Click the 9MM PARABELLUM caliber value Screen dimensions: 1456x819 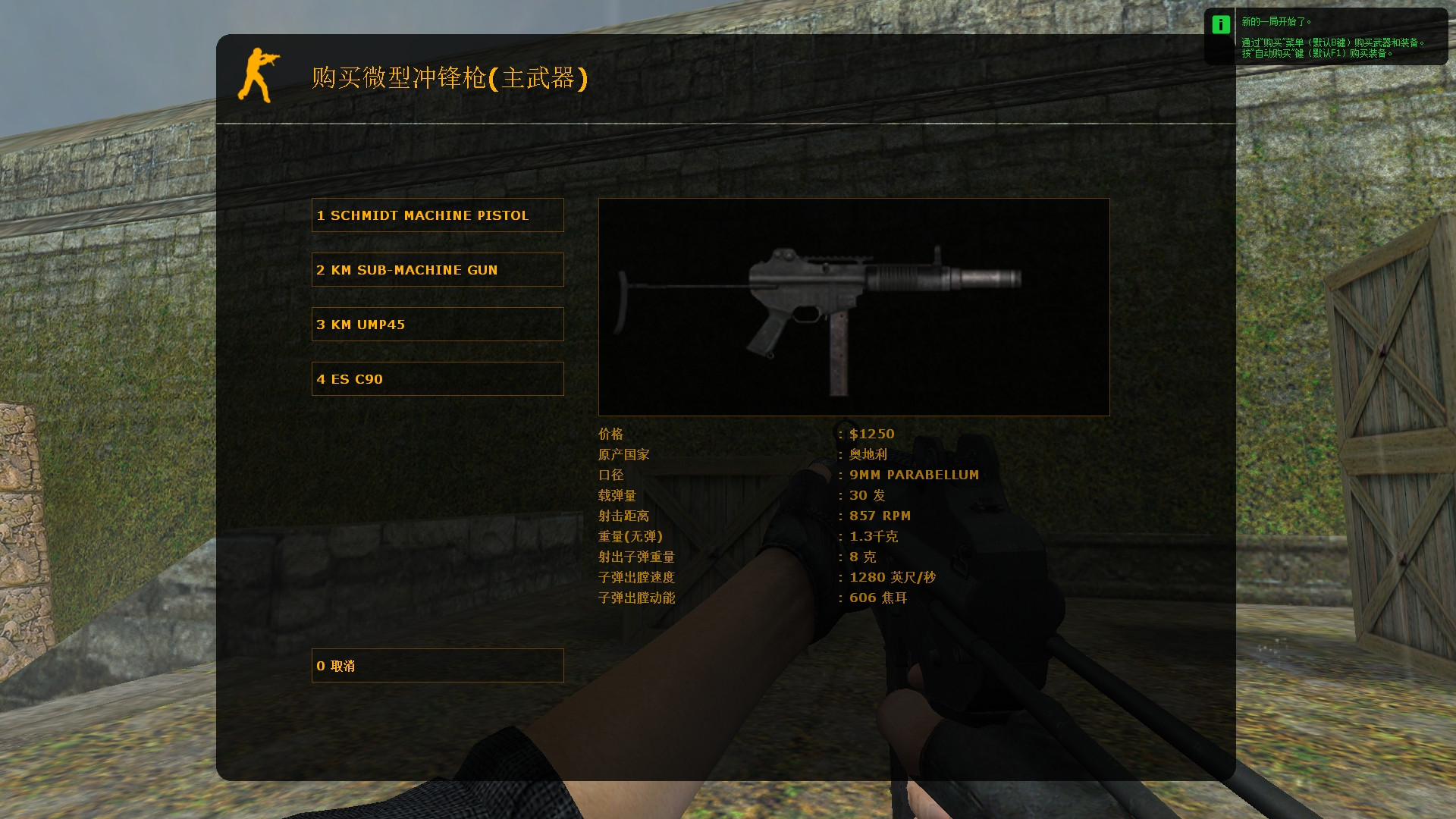(x=913, y=475)
